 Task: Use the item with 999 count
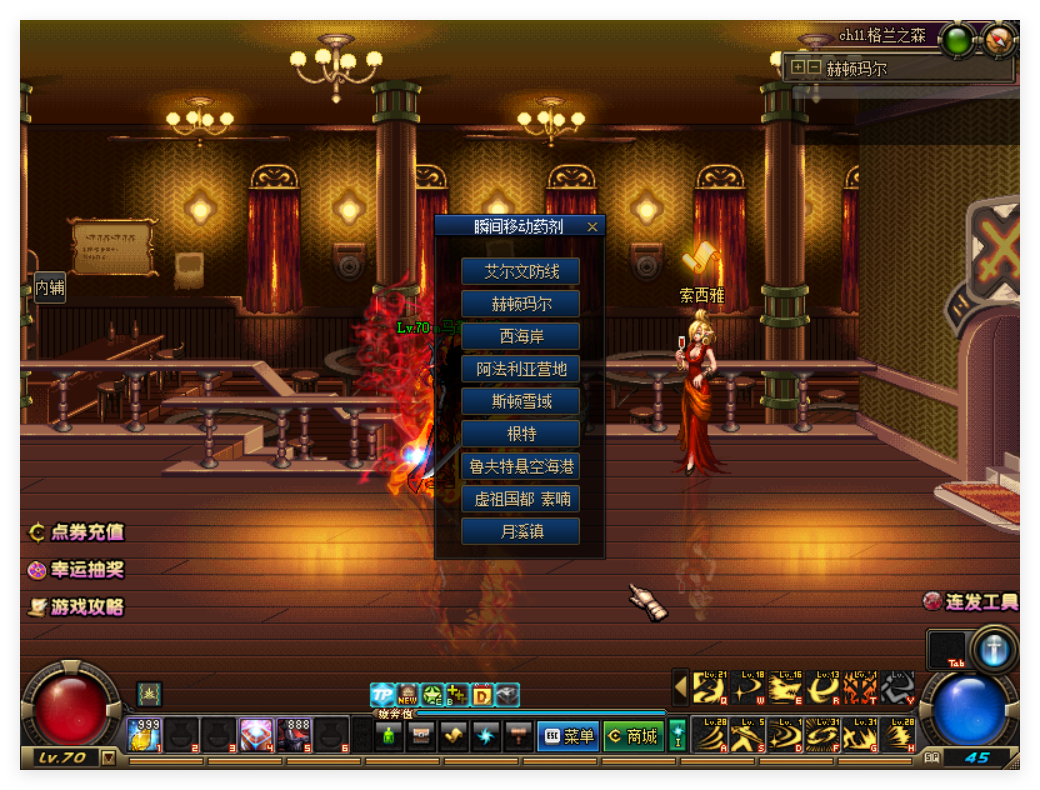[x=144, y=735]
